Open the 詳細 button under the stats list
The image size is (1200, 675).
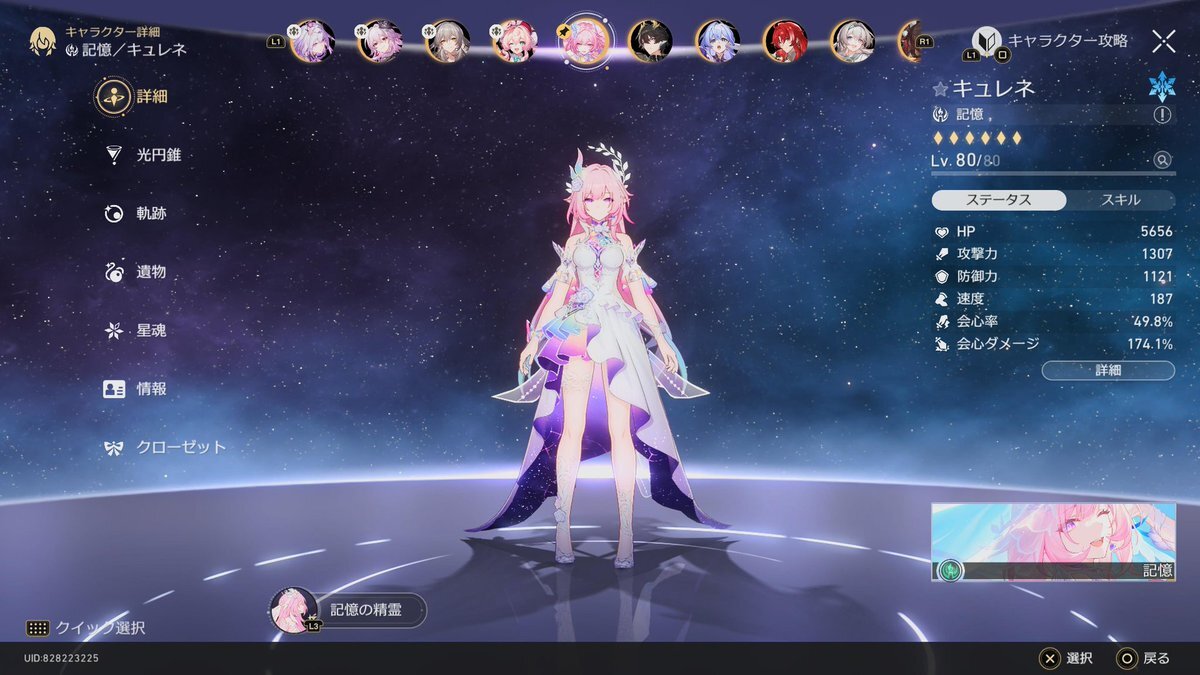pyautogui.click(x=1108, y=370)
